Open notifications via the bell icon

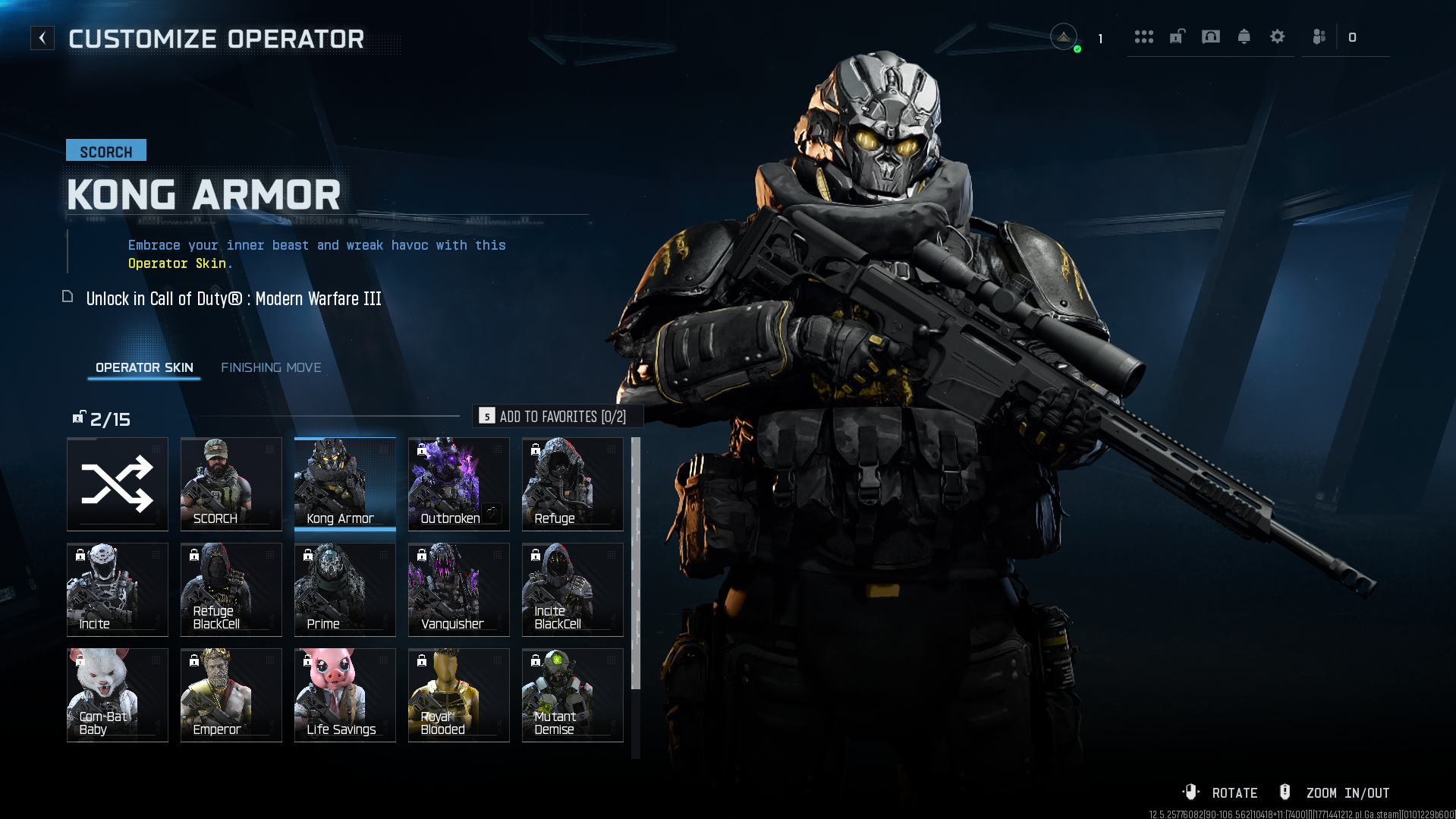(1244, 36)
